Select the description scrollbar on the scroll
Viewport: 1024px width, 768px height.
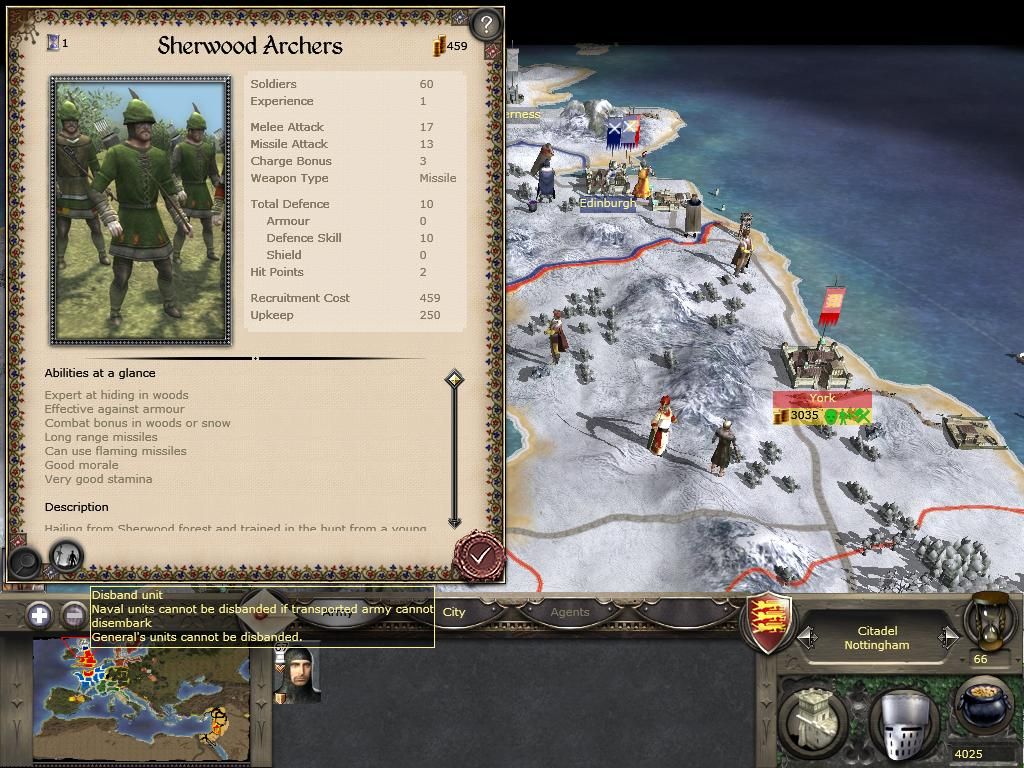(x=454, y=448)
